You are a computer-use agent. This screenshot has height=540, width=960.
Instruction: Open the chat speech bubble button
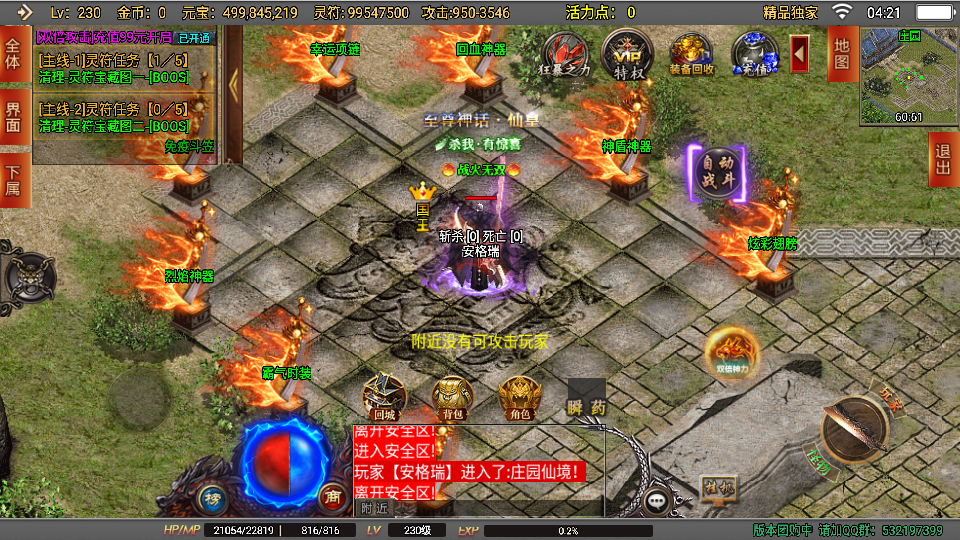(657, 500)
